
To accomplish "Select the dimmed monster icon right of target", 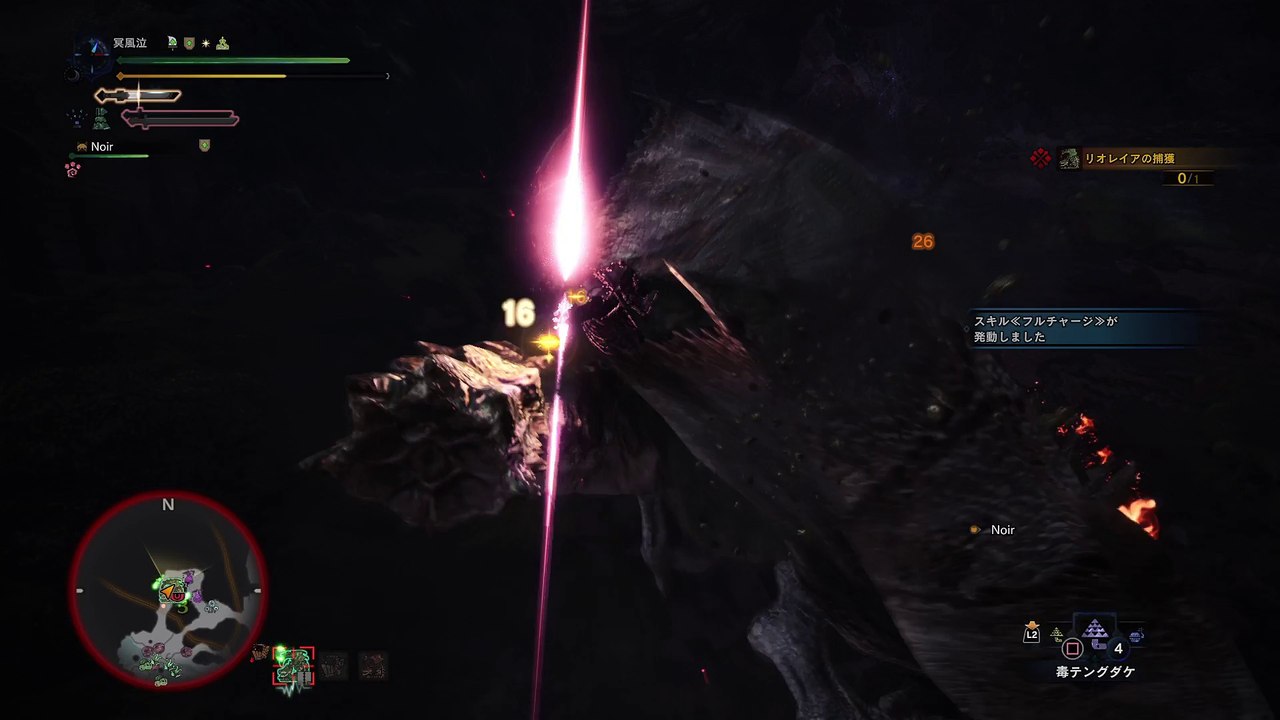I will [x=333, y=666].
